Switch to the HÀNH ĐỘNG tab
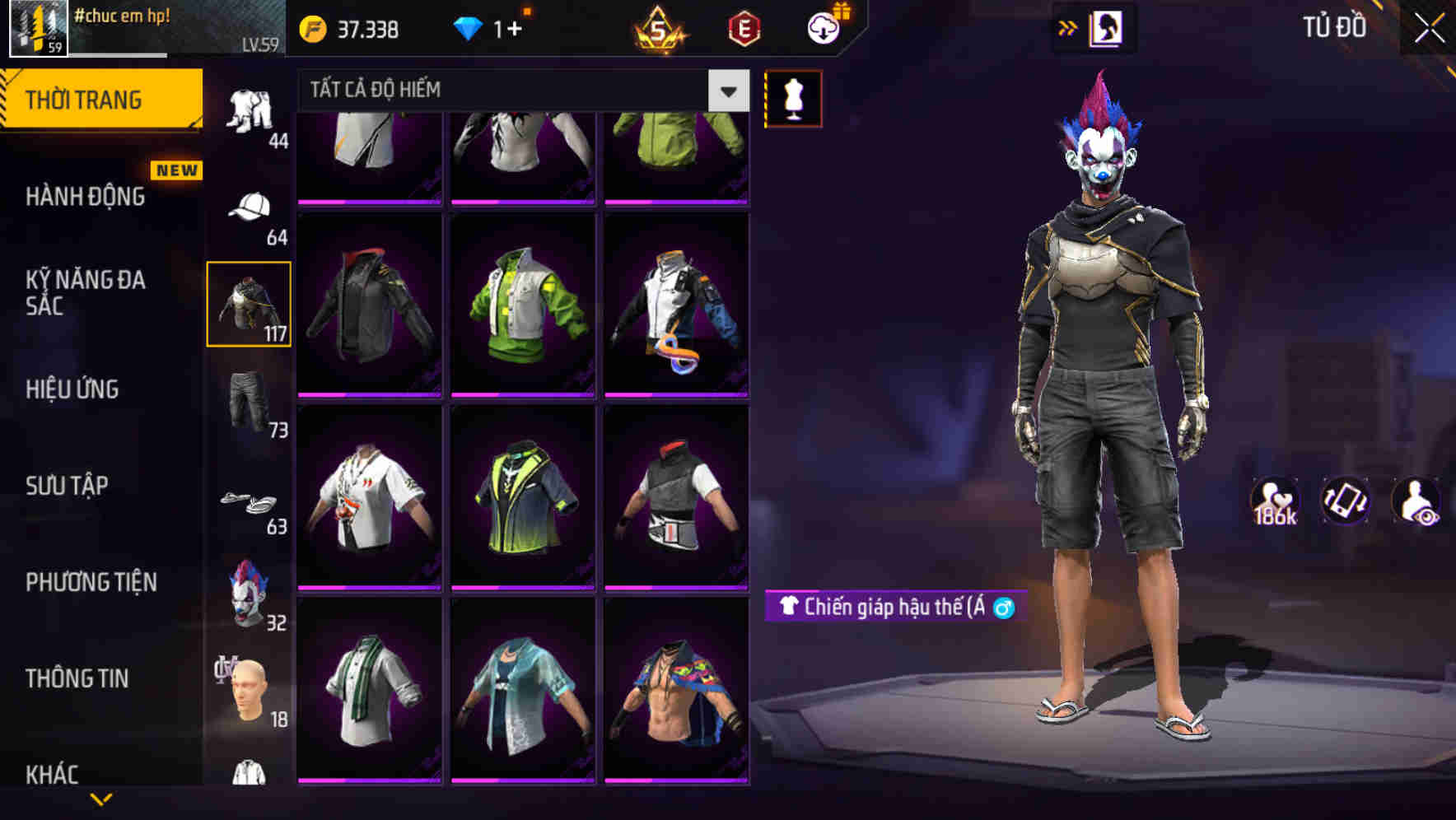 86,197
